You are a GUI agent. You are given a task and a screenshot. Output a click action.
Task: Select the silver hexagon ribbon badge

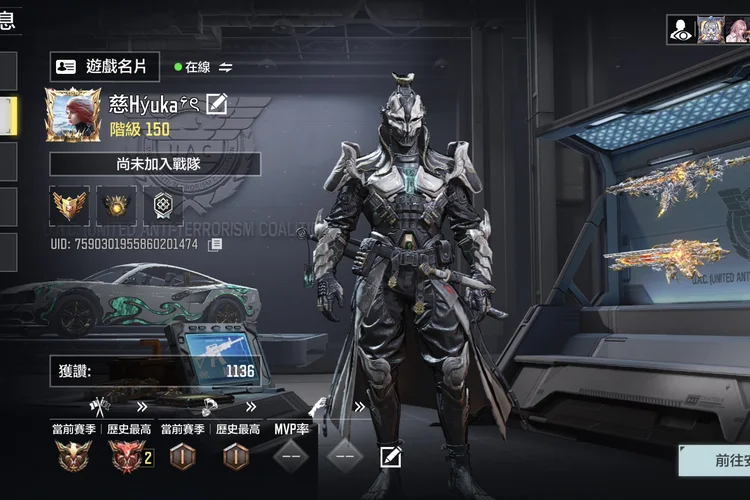pyautogui.click(x=162, y=205)
